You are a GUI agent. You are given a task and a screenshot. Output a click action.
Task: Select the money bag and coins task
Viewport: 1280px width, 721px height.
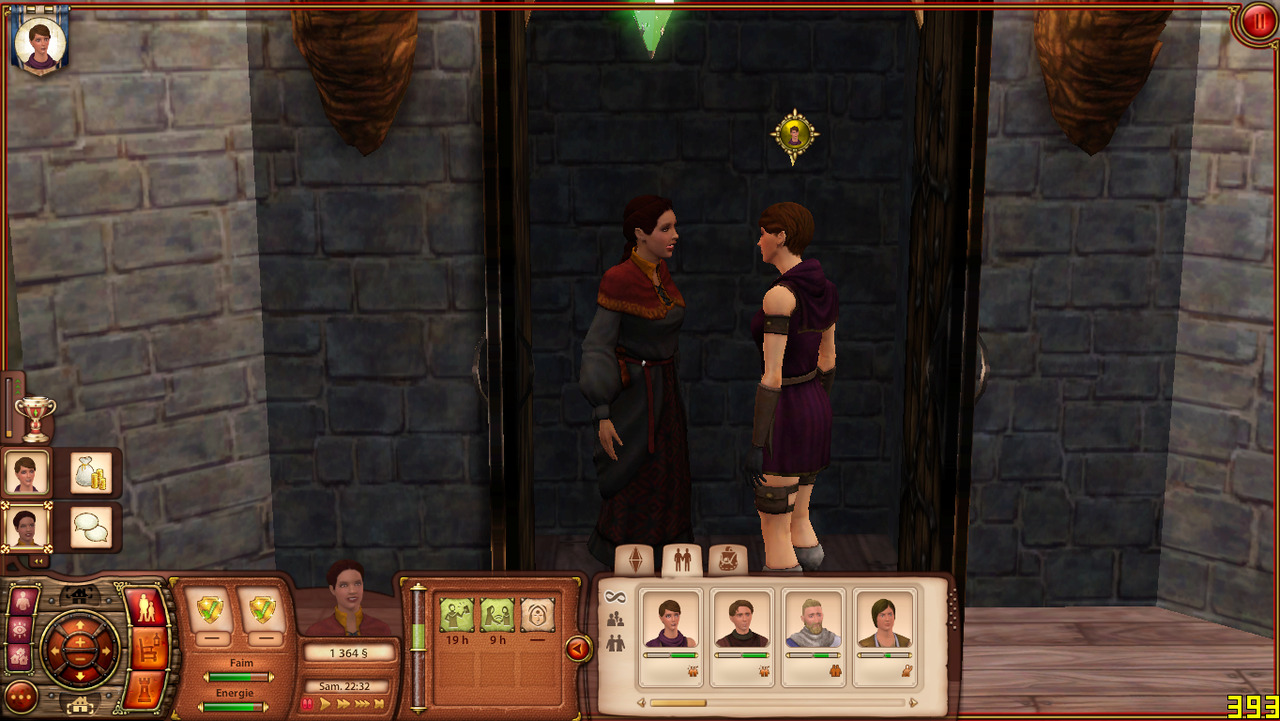point(91,473)
